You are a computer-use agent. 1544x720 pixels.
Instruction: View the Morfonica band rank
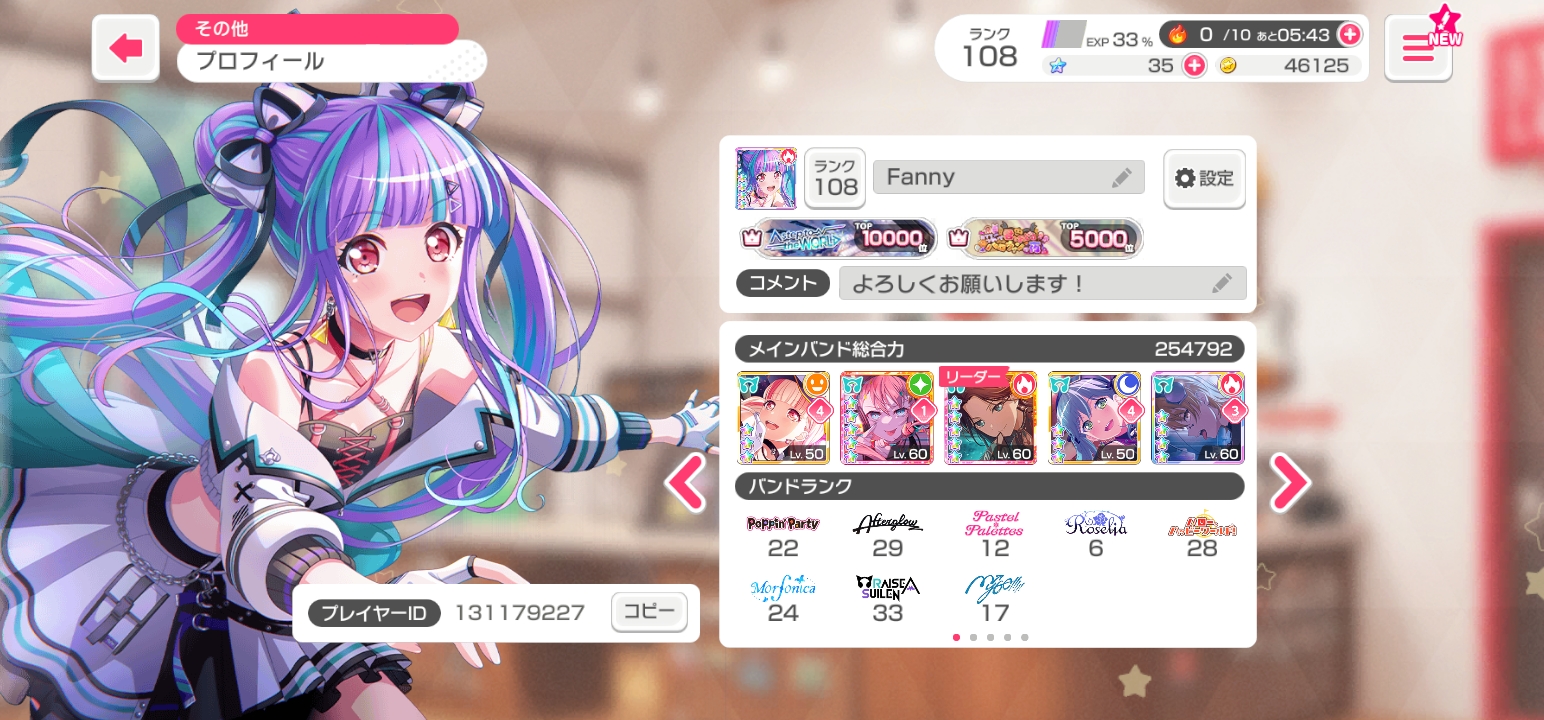(x=783, y=599)
